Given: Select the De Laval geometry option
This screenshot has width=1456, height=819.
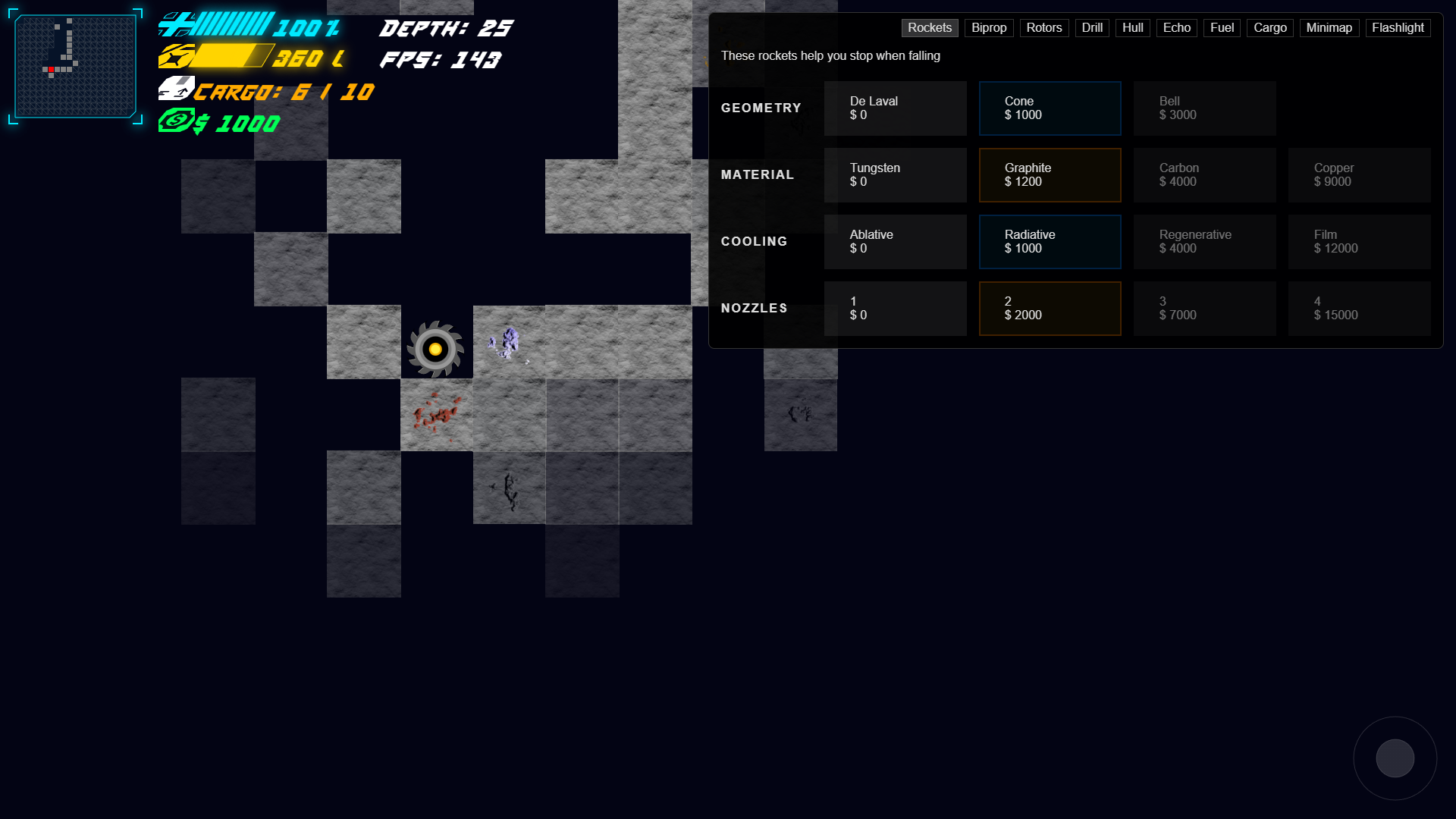Looking at the screenshot, I should [x=895, y=108].
